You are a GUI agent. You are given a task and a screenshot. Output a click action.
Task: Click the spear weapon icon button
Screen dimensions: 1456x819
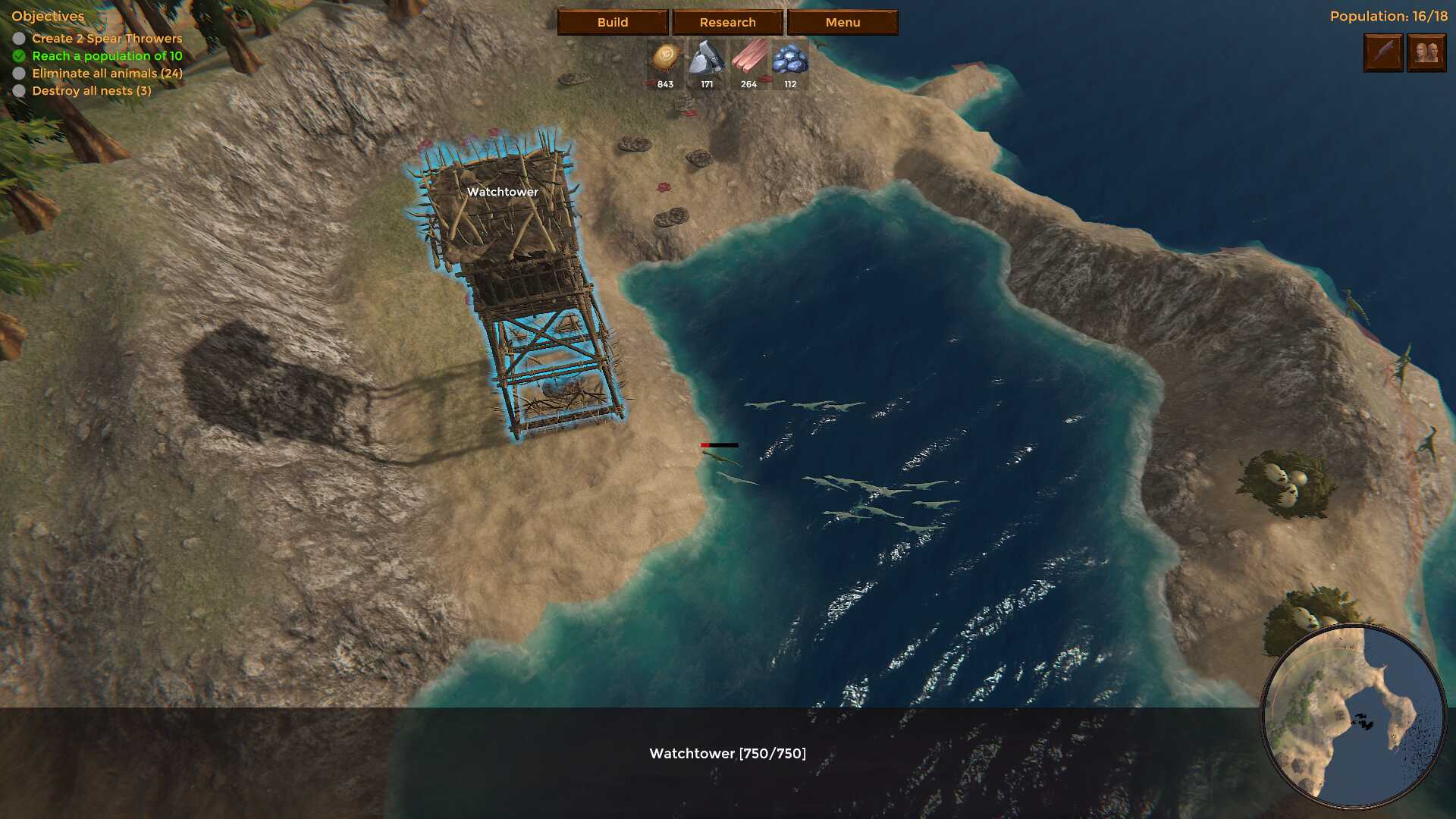(1383, 52)
